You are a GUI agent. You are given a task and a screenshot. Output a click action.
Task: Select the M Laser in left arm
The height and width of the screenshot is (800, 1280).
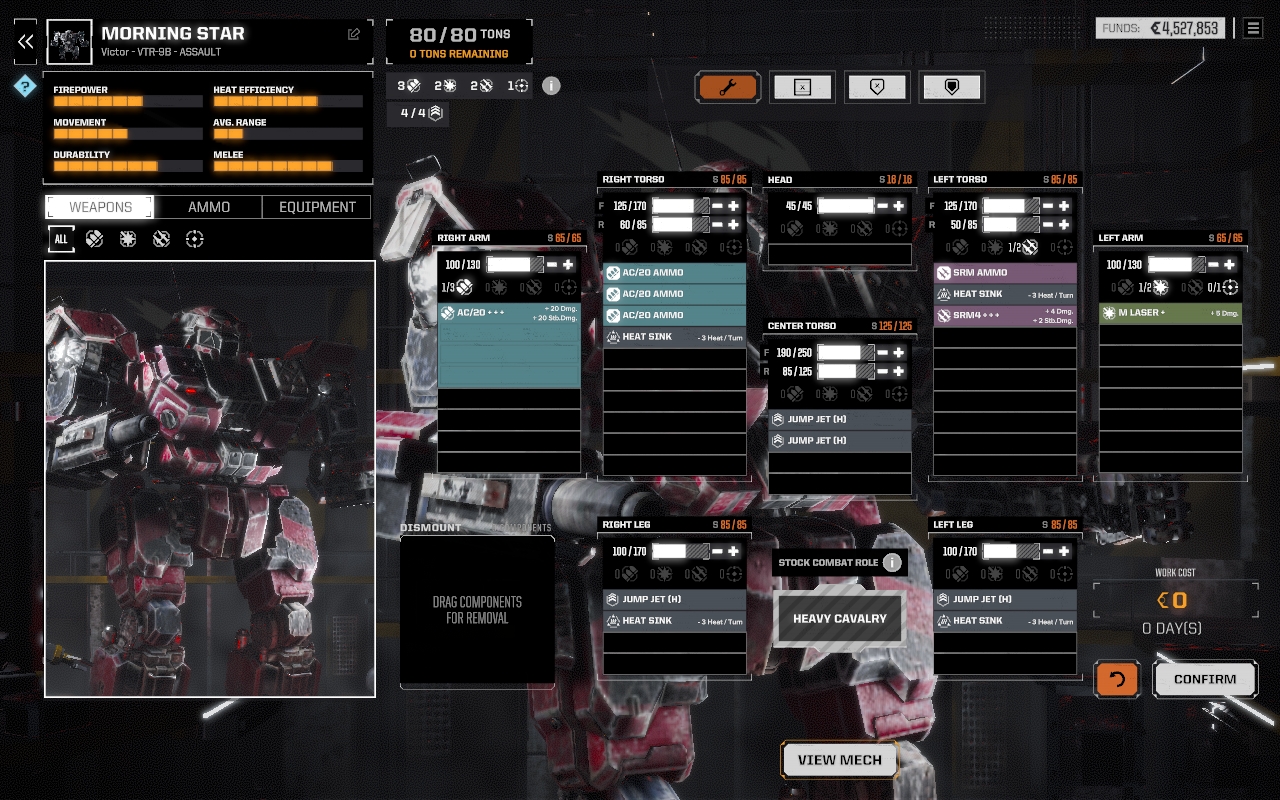pyautogui.click(x=1170, y=313)
